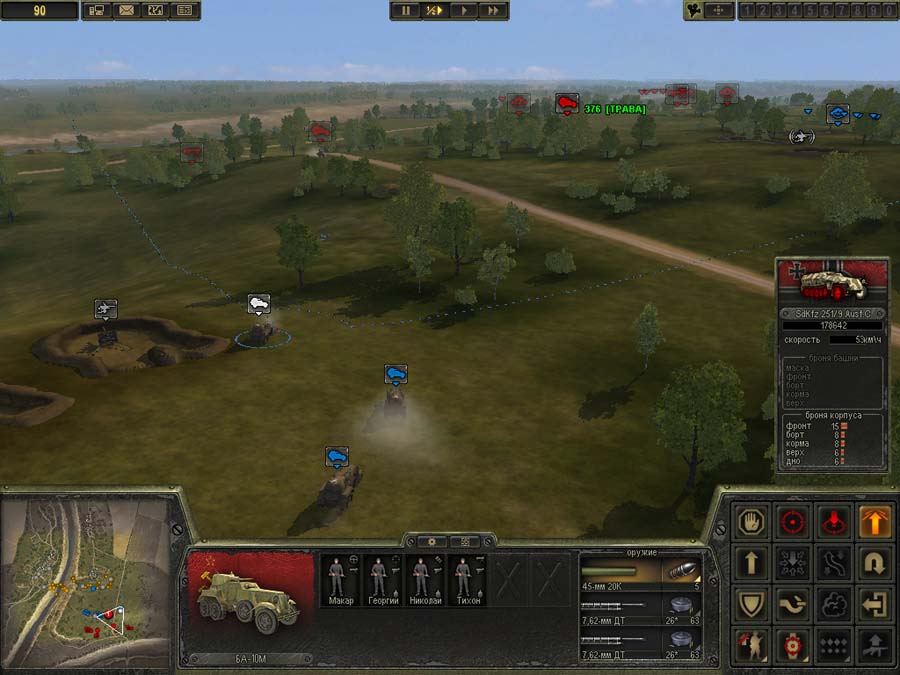This screenshot has height=675, width=900.
Task: Select the highlighted orange arrow command
Action: pyautogui.click(x=875, y=521)
